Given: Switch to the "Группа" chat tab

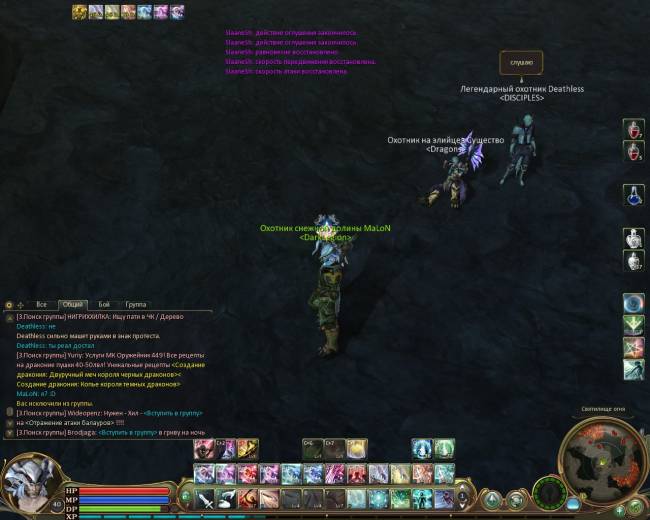Looking at the screenshot, I should tap(135, 304).
